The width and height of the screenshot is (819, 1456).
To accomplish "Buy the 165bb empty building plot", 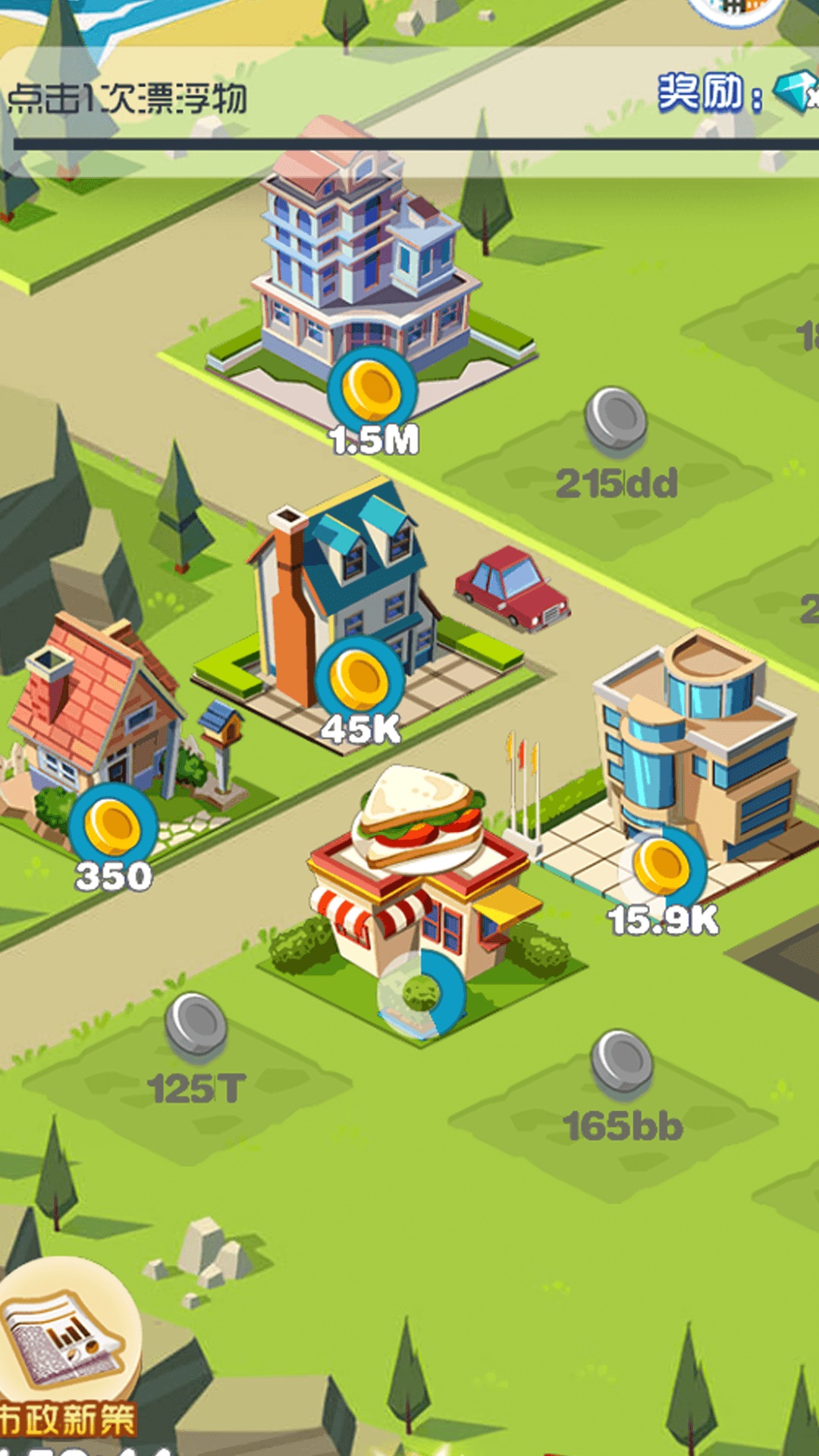I will click(x=622, y=1062).
